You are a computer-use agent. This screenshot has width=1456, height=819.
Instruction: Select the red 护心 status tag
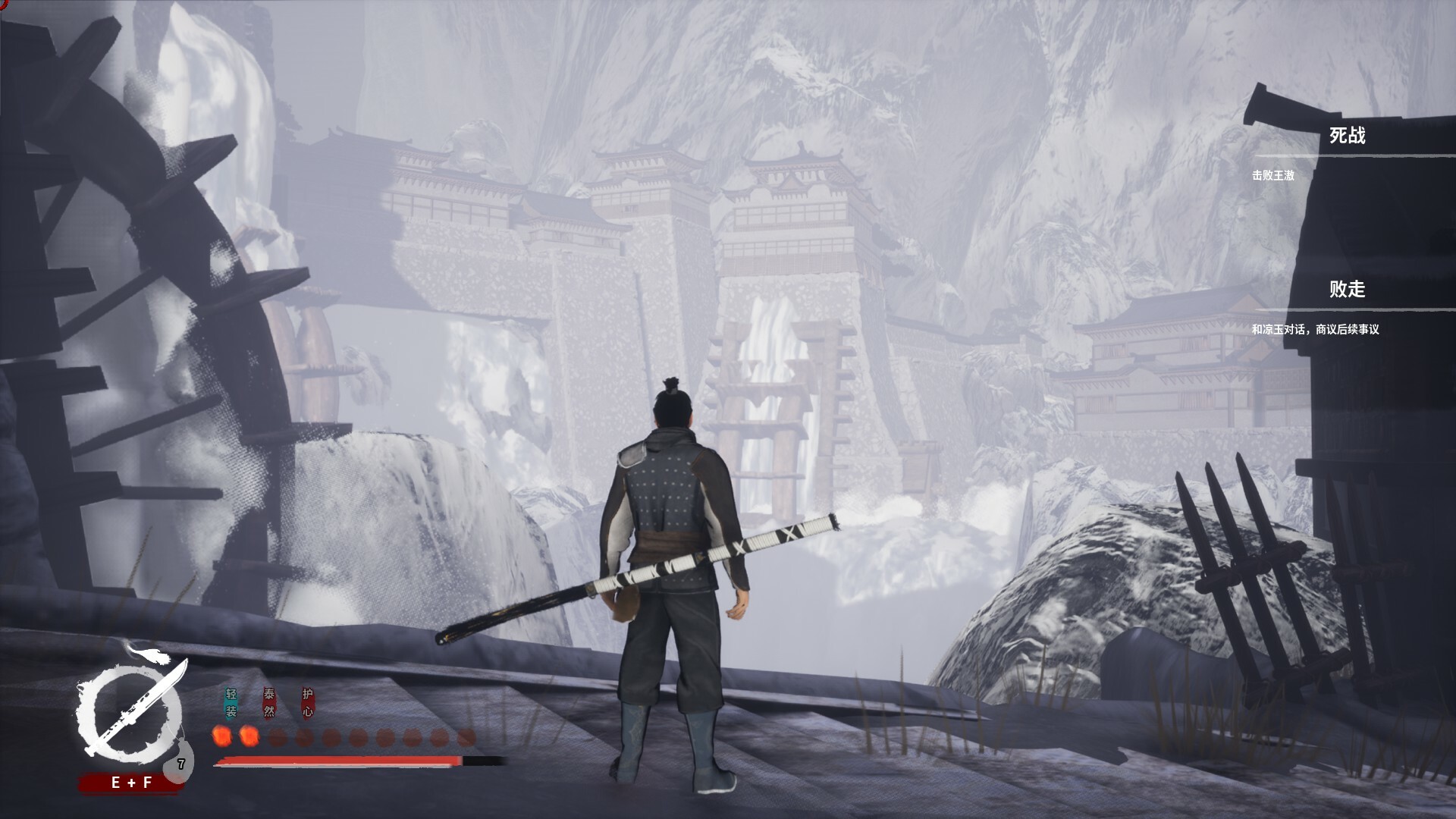click(307, 703)
